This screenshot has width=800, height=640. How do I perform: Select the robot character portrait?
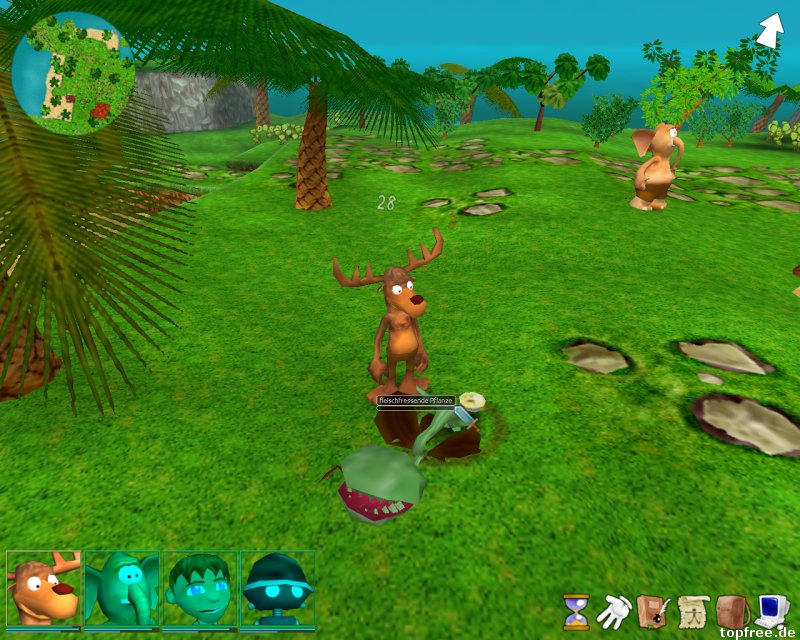[277, 588]
